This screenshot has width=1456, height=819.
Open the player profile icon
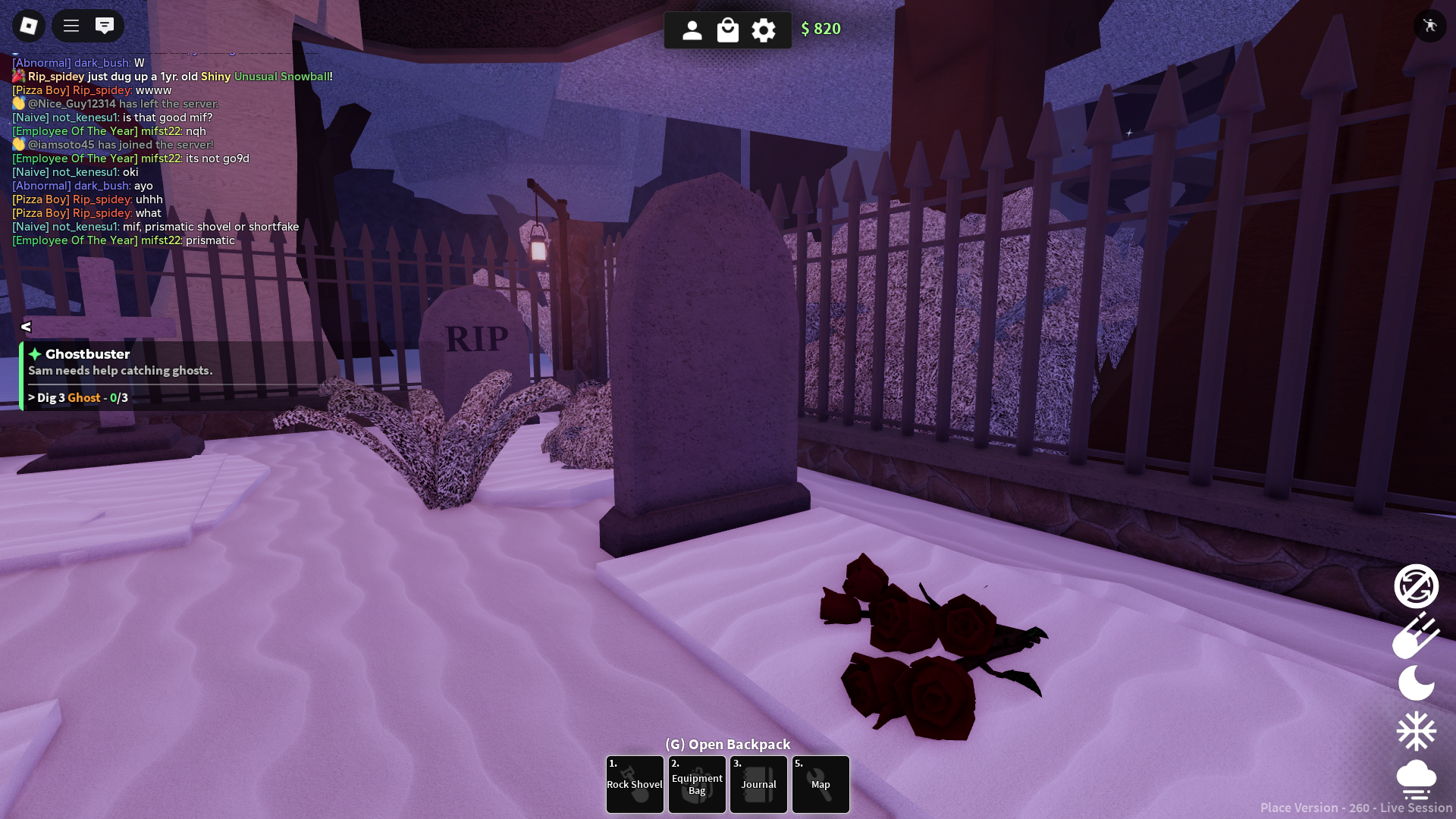[x=692, y=30]
